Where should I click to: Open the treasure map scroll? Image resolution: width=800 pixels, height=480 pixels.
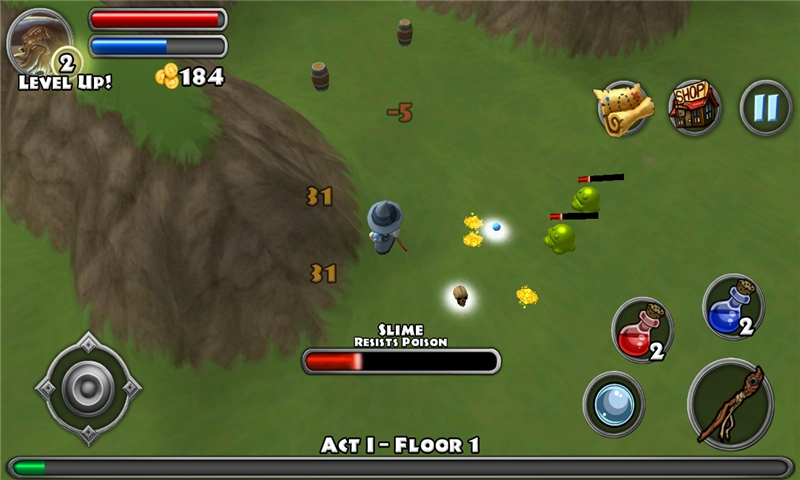(625, 108)
